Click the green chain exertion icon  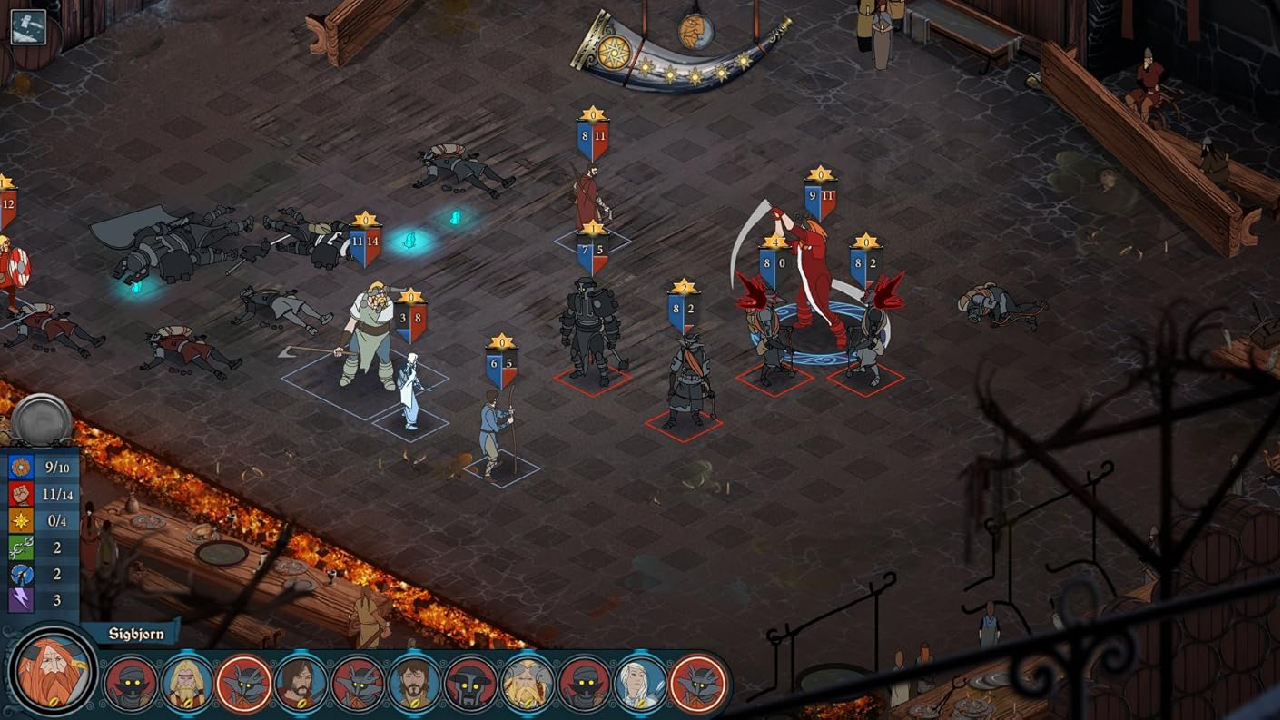pos(21,548)
